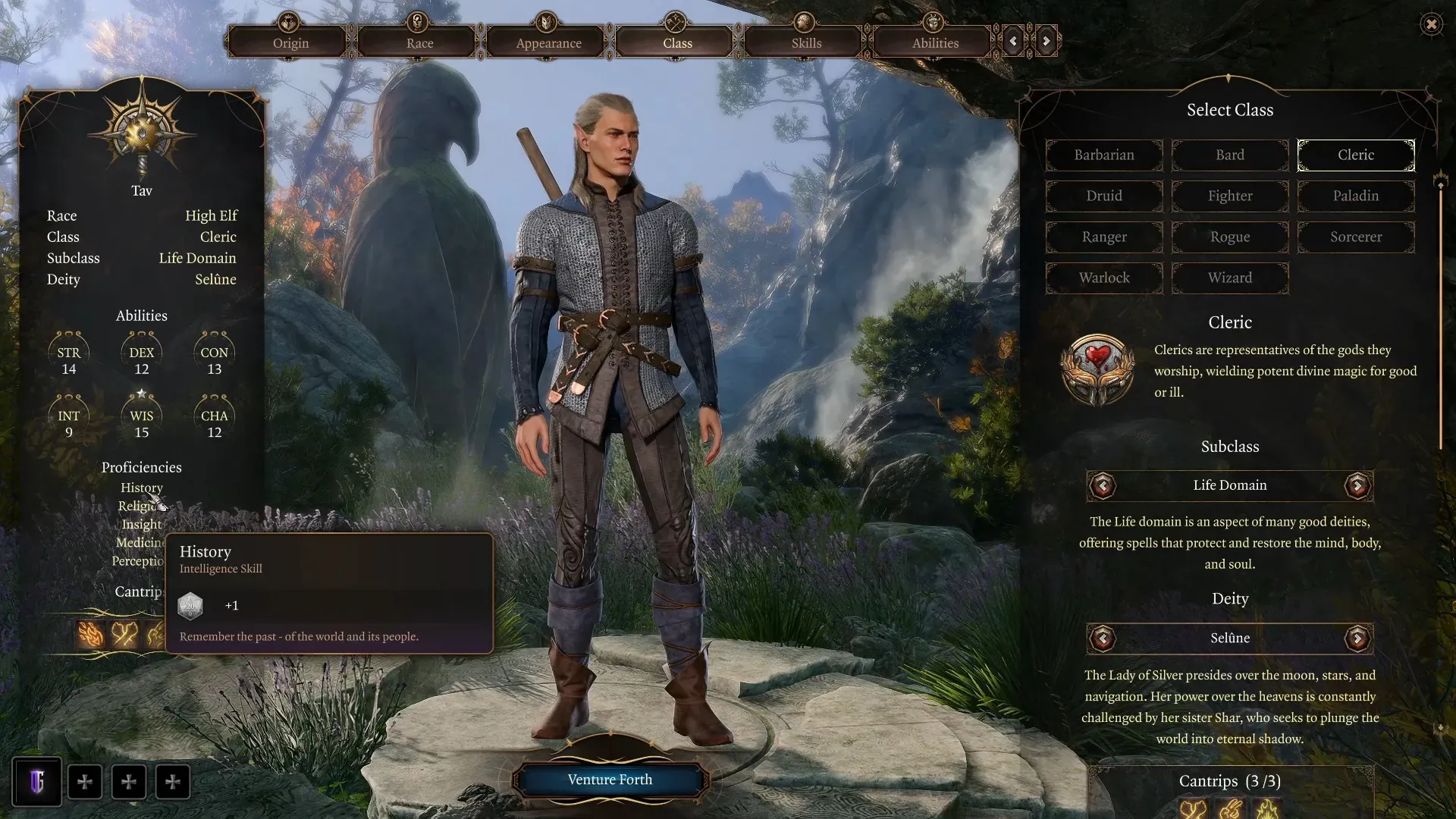Pick the Rogue class

coord(1229,237)
